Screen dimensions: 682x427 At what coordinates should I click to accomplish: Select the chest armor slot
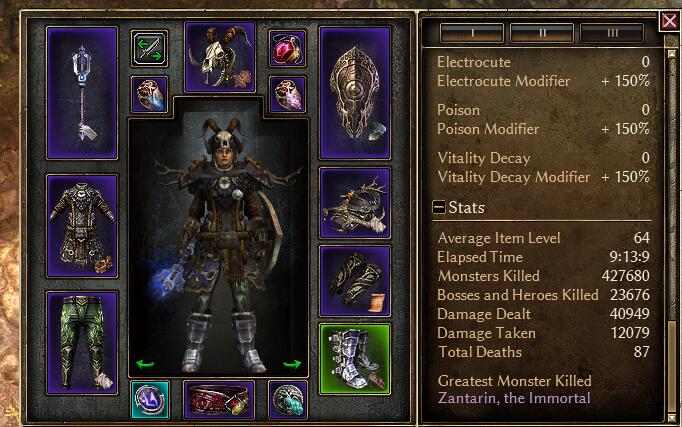point(82,225)
